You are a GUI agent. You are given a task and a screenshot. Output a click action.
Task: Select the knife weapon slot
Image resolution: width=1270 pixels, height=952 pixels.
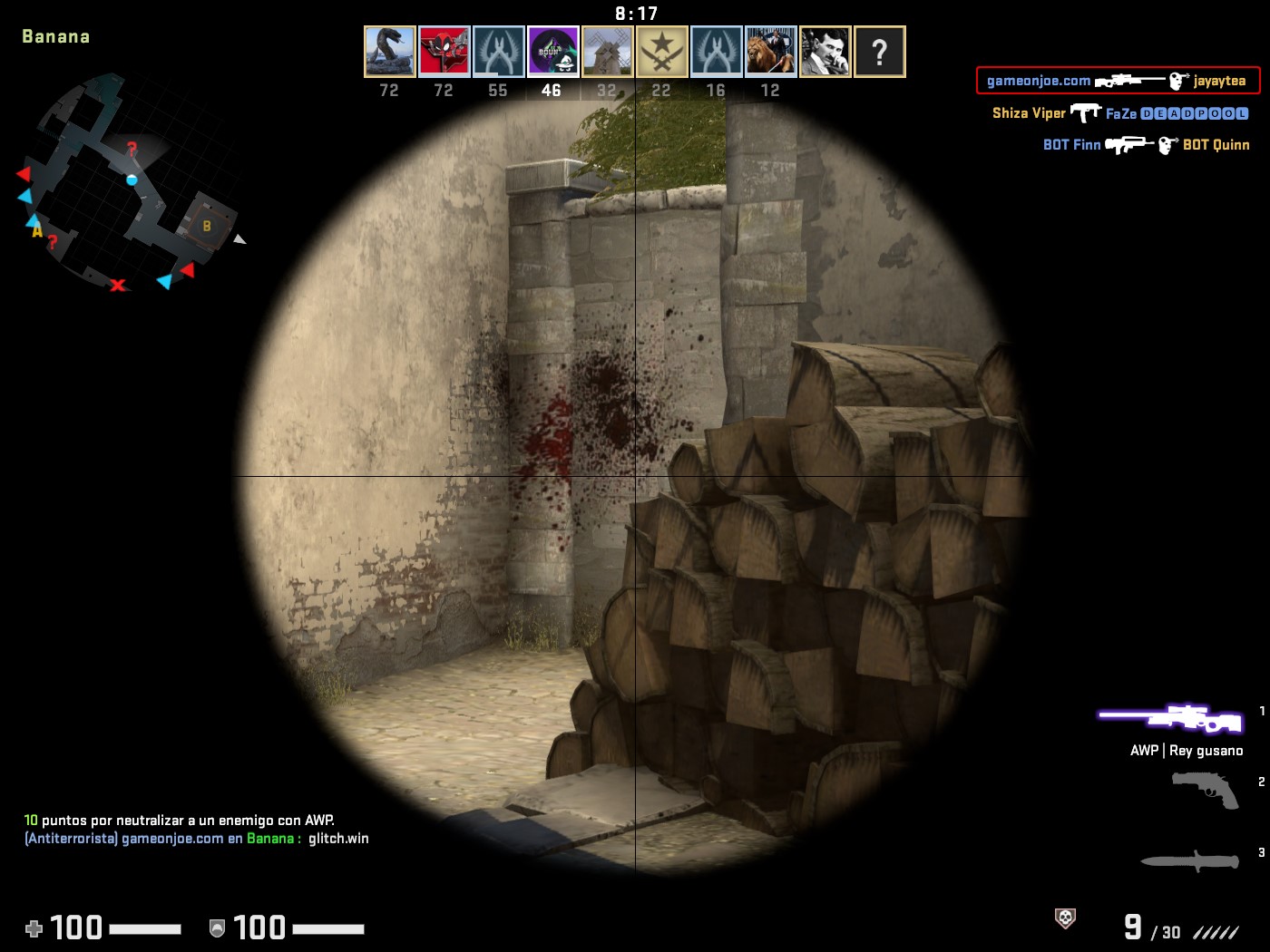click(1189, 860)
